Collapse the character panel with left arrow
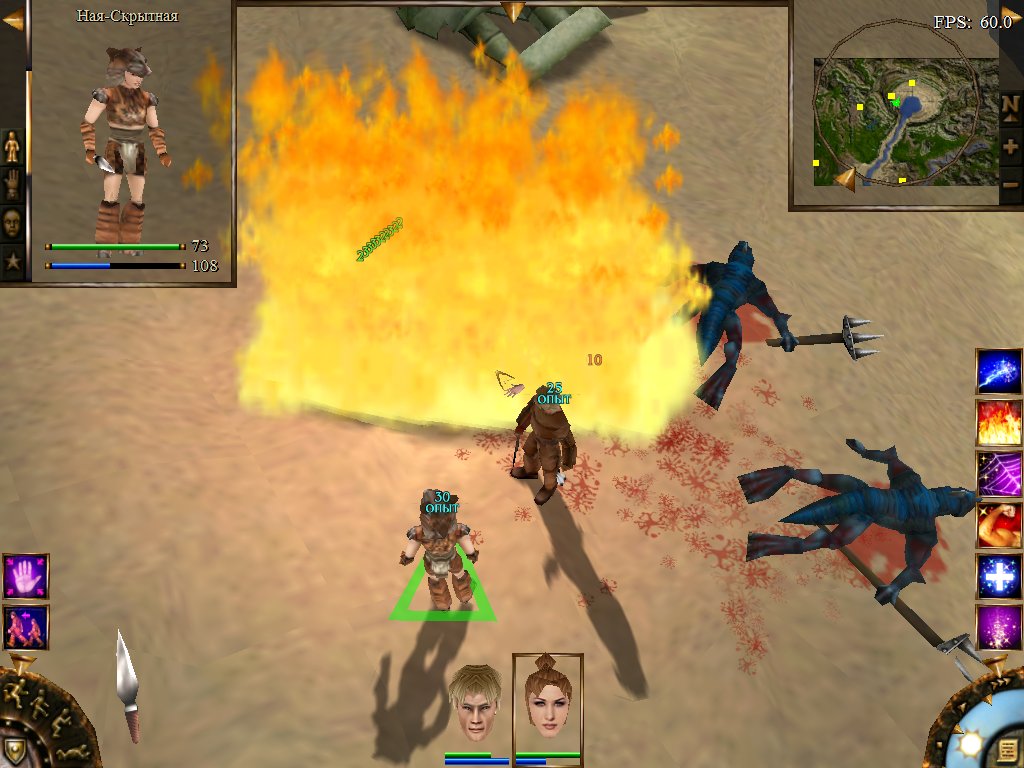Image resolution: width=1024 pixels, height=768 pixels. tap(13, 21)
